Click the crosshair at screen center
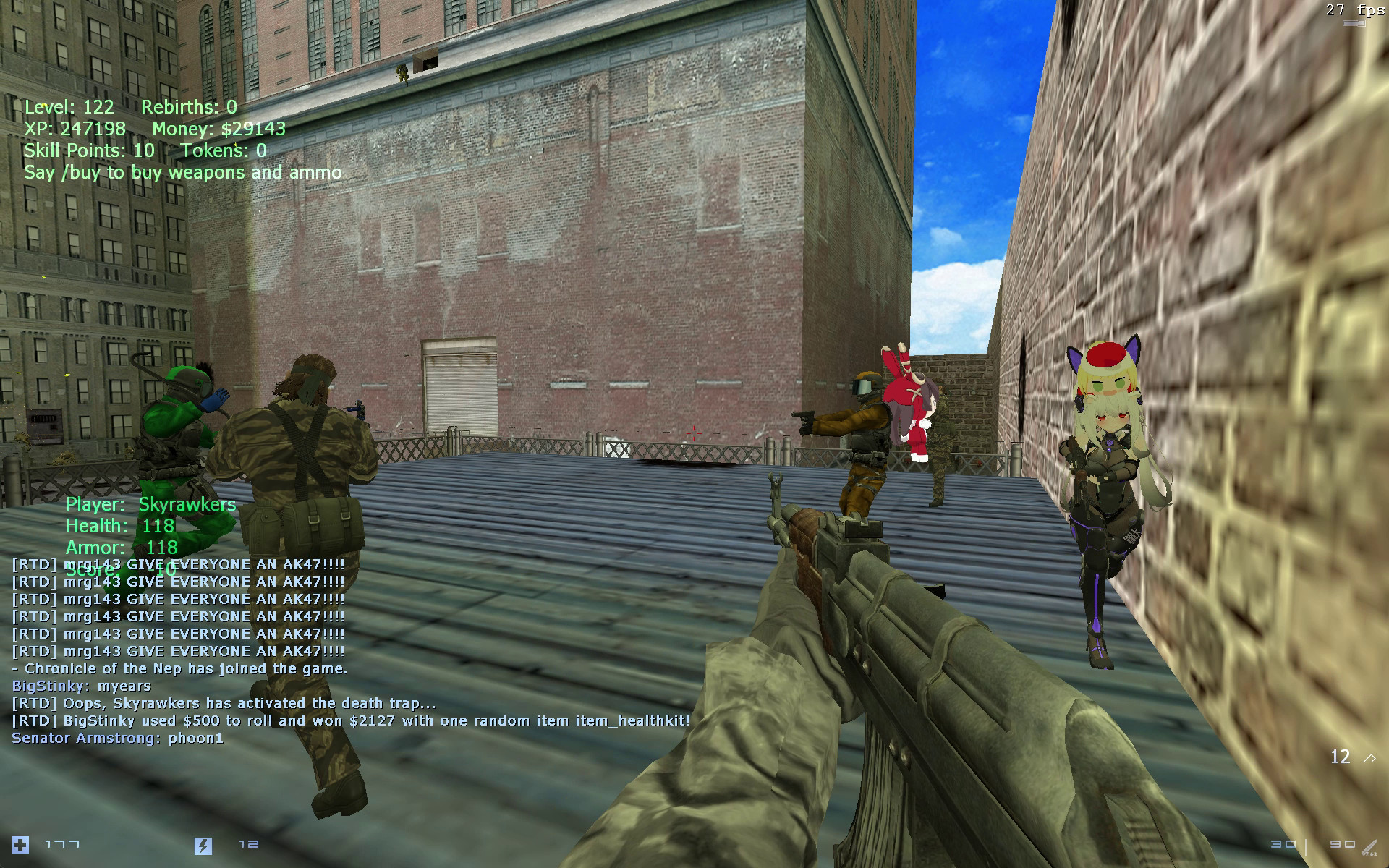 pos(694,434)
